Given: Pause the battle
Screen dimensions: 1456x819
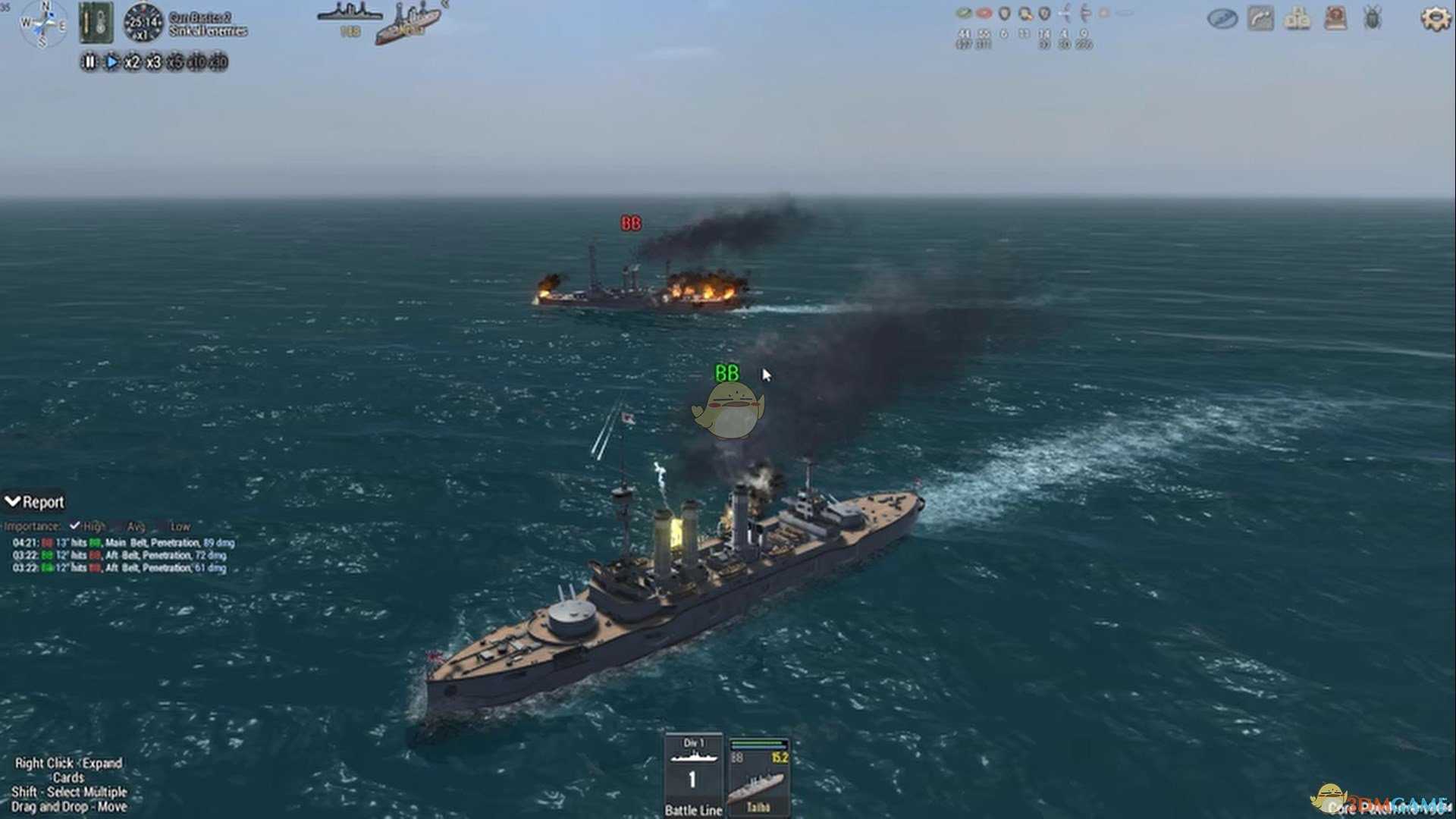Looking at the screenshot, I should click(89, 62).
